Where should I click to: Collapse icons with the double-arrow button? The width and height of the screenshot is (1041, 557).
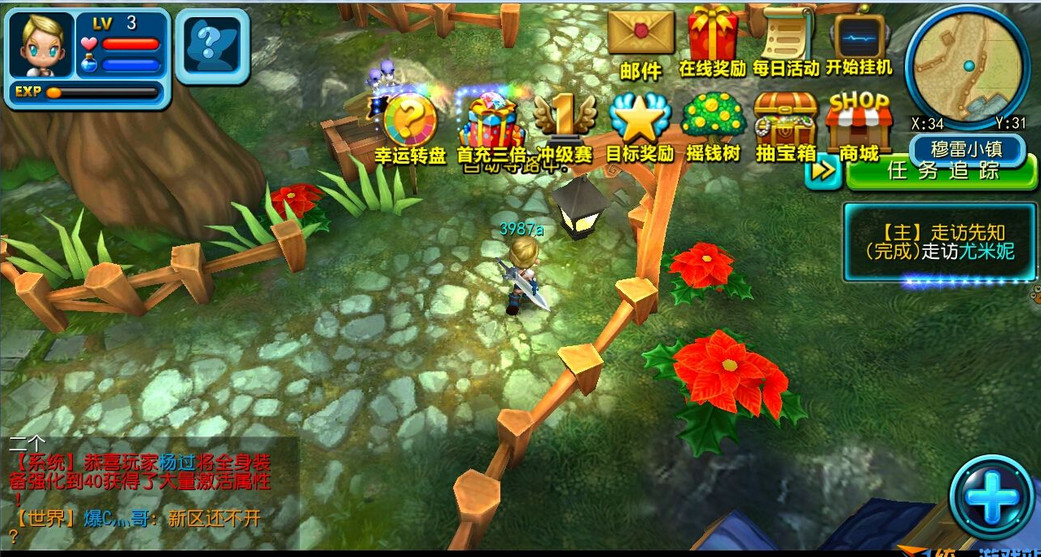823,171
